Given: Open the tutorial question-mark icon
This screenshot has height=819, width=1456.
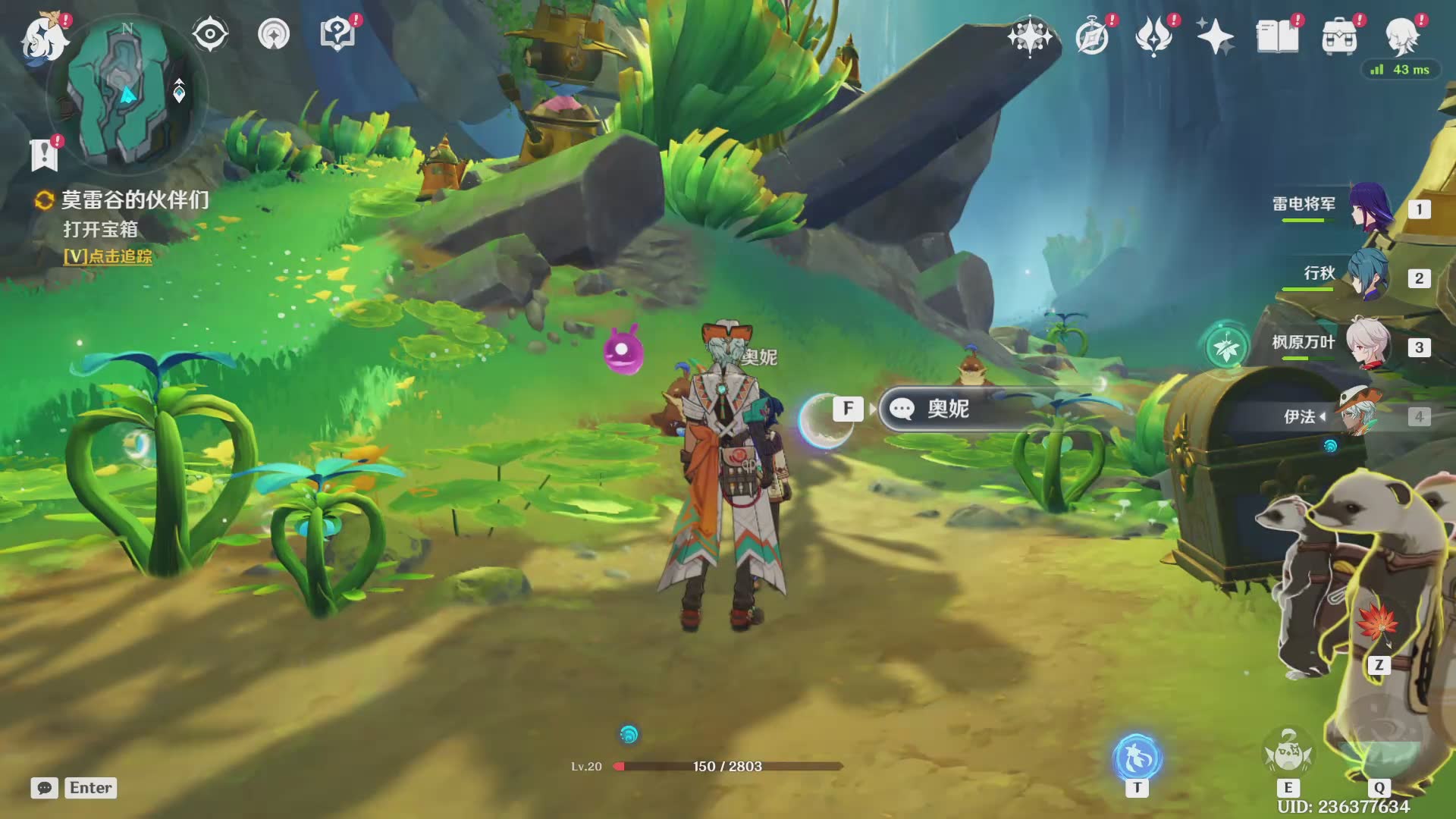Looking at the screenshot, I should [x=337, y=35].
